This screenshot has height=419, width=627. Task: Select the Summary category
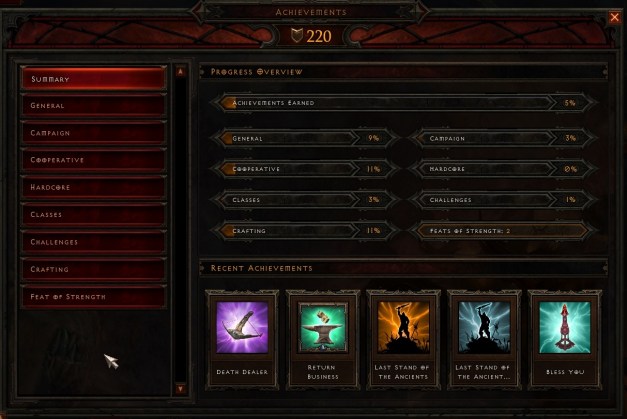93,78
